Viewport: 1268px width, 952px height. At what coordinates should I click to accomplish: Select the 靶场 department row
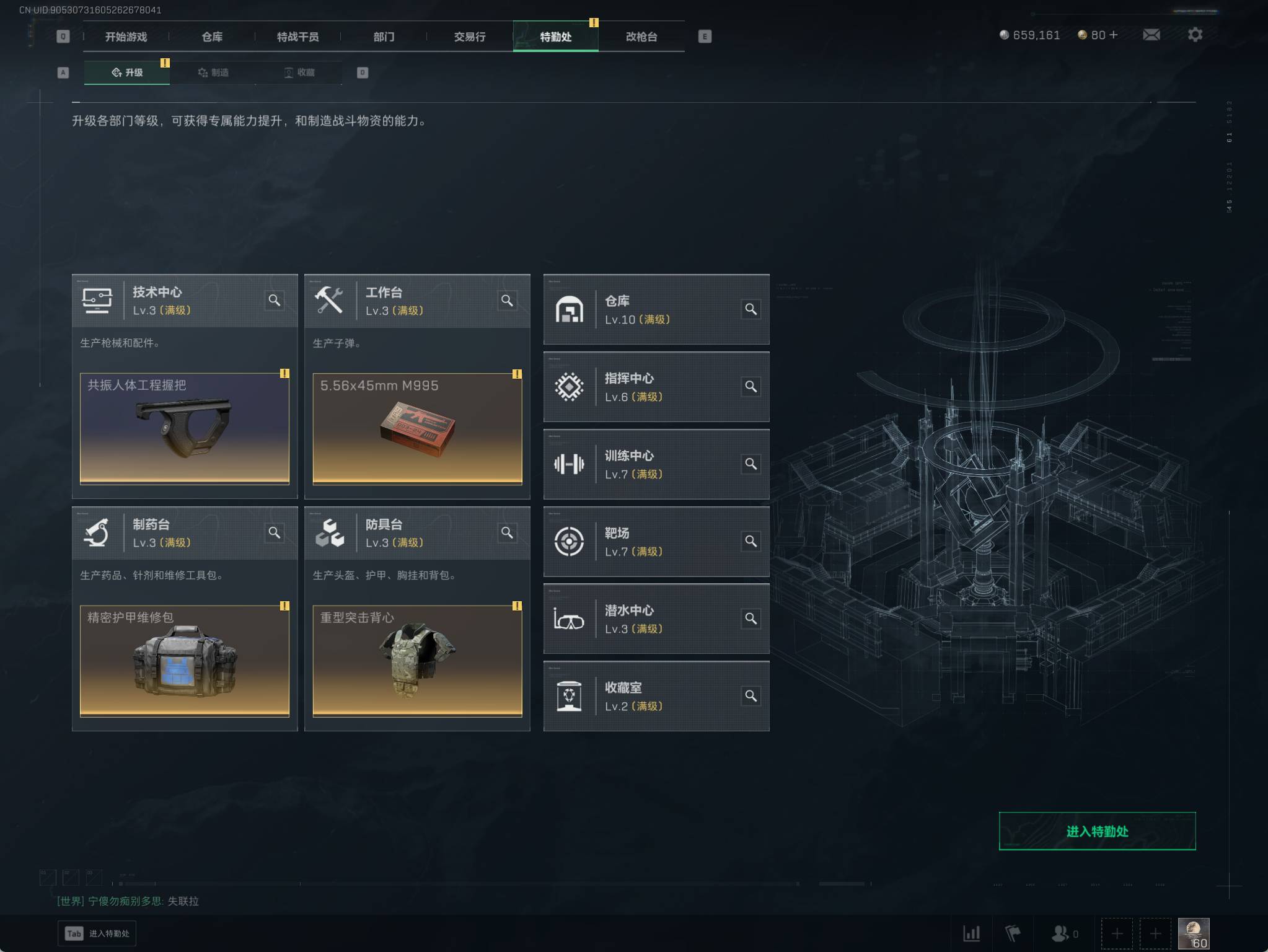[656, 542]
